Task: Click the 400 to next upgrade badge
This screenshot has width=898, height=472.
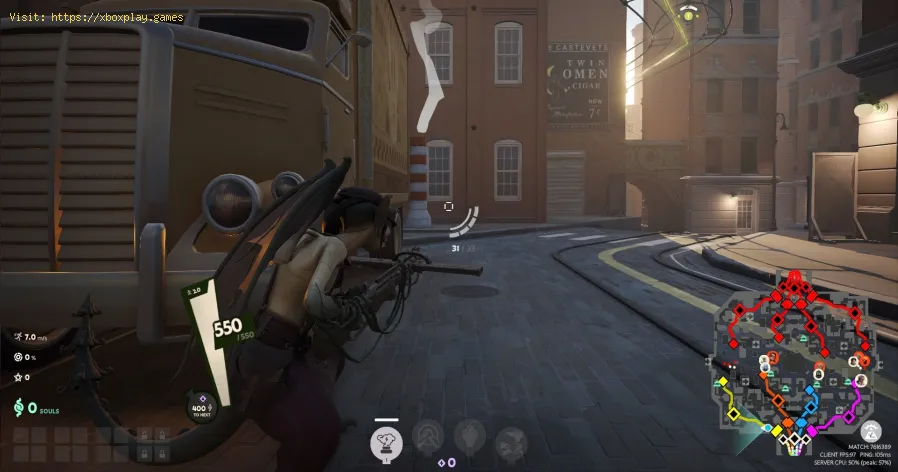Action: [x=200, y=405]
